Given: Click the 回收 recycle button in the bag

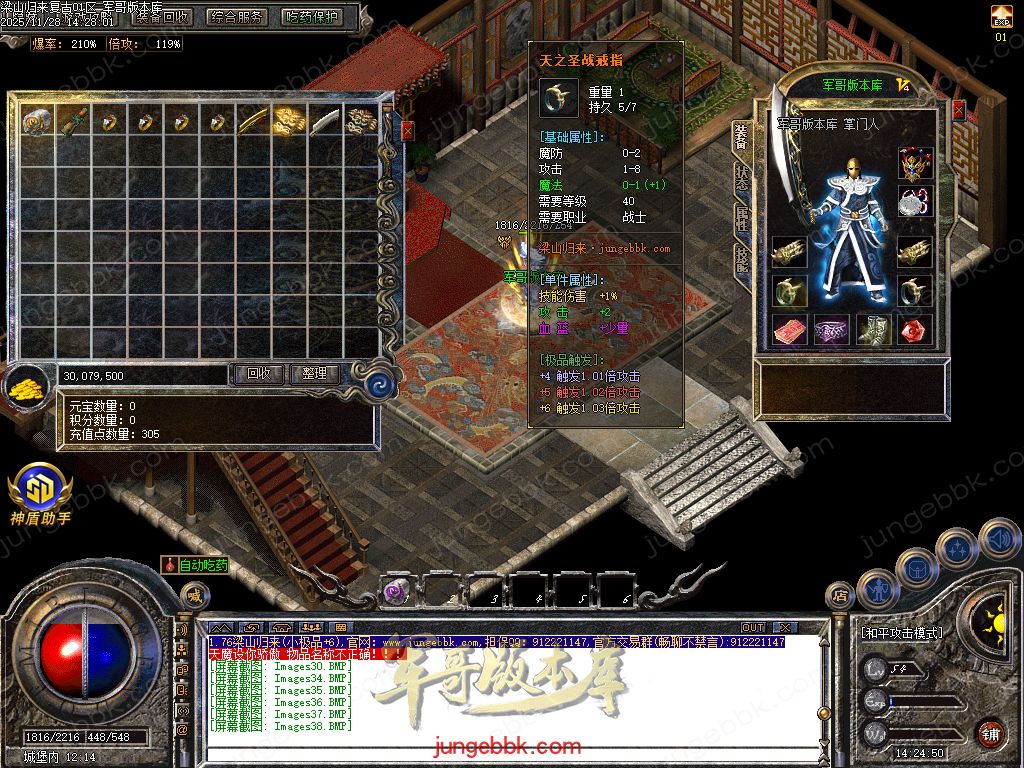Looking at the screenshot, I should pos(259,374).
